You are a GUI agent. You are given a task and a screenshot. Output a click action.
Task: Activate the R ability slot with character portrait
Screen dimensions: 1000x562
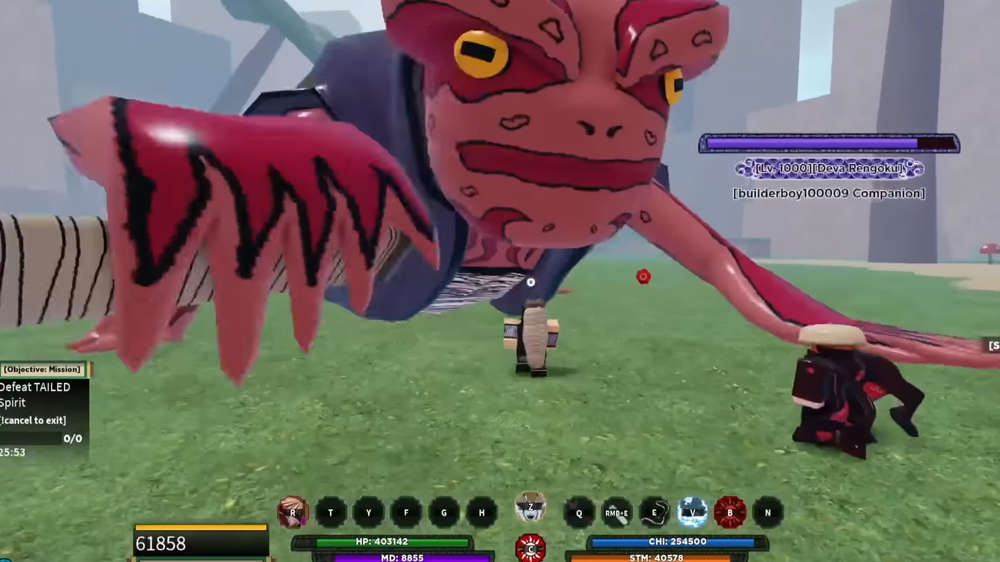point(293,512)
